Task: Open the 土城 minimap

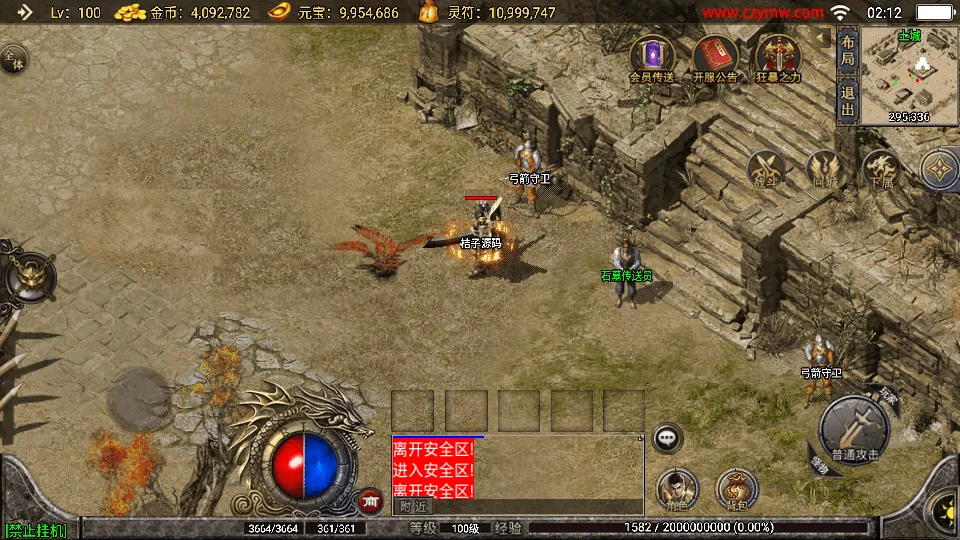Action: pos(909,75)
